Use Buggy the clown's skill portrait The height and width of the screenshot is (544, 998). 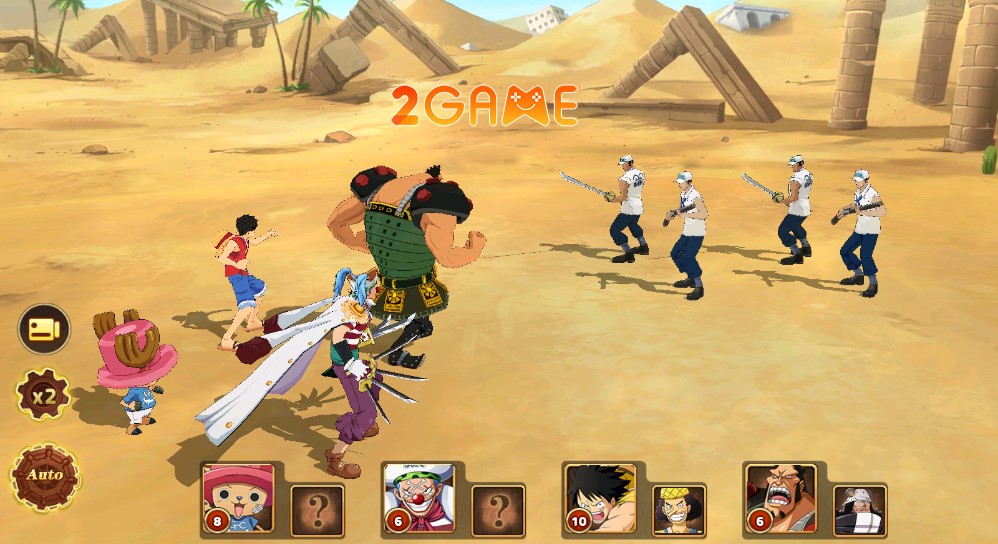click(x=419, y=497)
